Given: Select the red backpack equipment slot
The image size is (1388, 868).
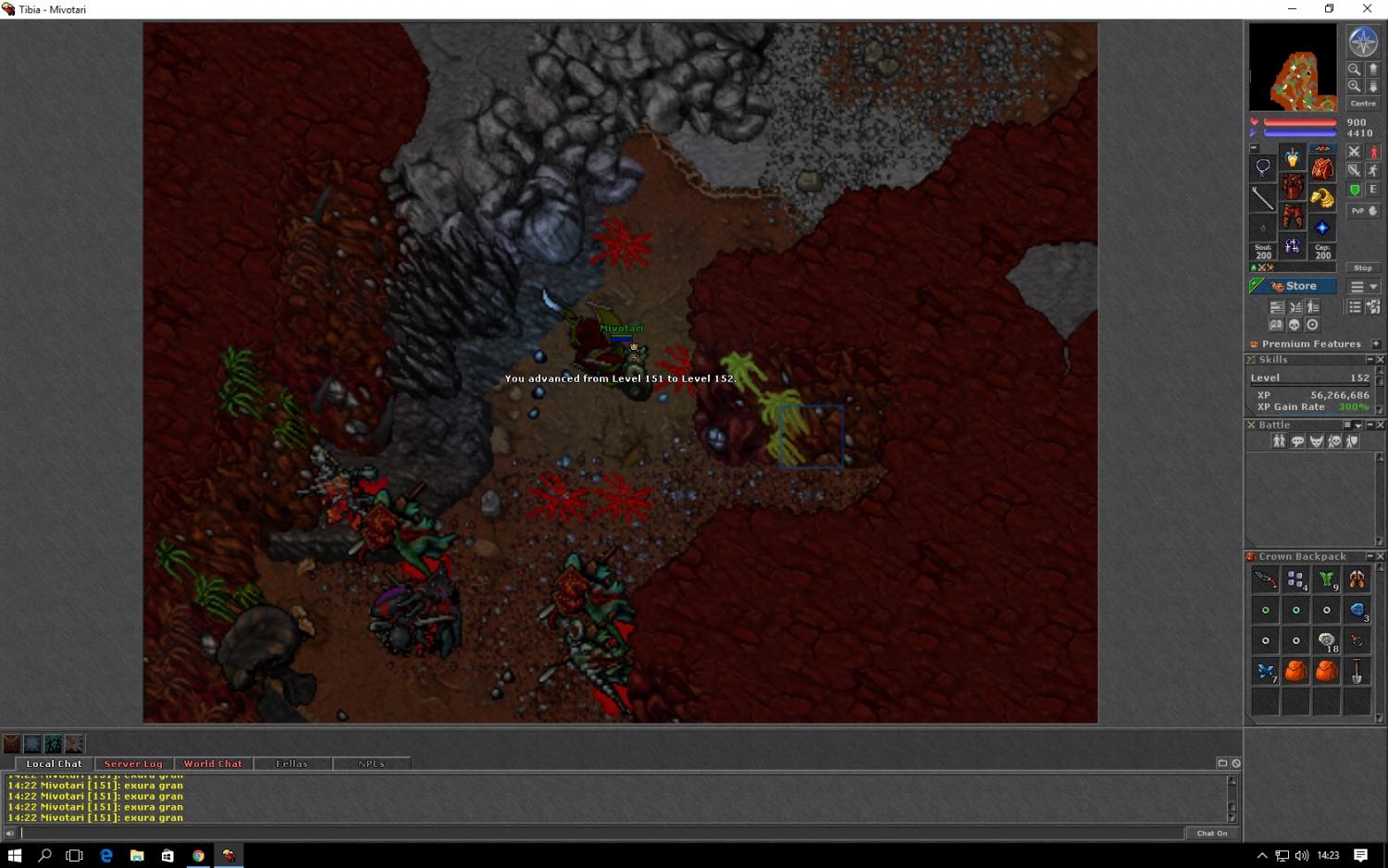Looking at the screenshot, I should [1322, 168].
